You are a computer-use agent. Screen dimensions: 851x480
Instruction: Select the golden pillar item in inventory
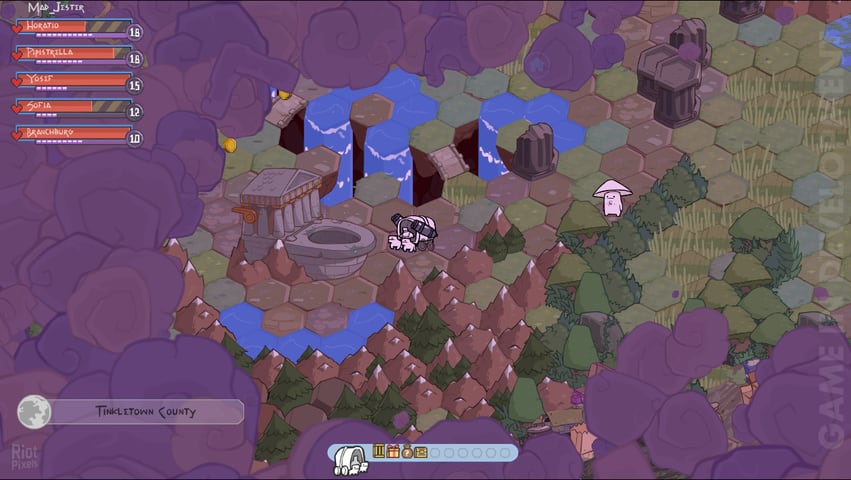click(x=379, y=452)
